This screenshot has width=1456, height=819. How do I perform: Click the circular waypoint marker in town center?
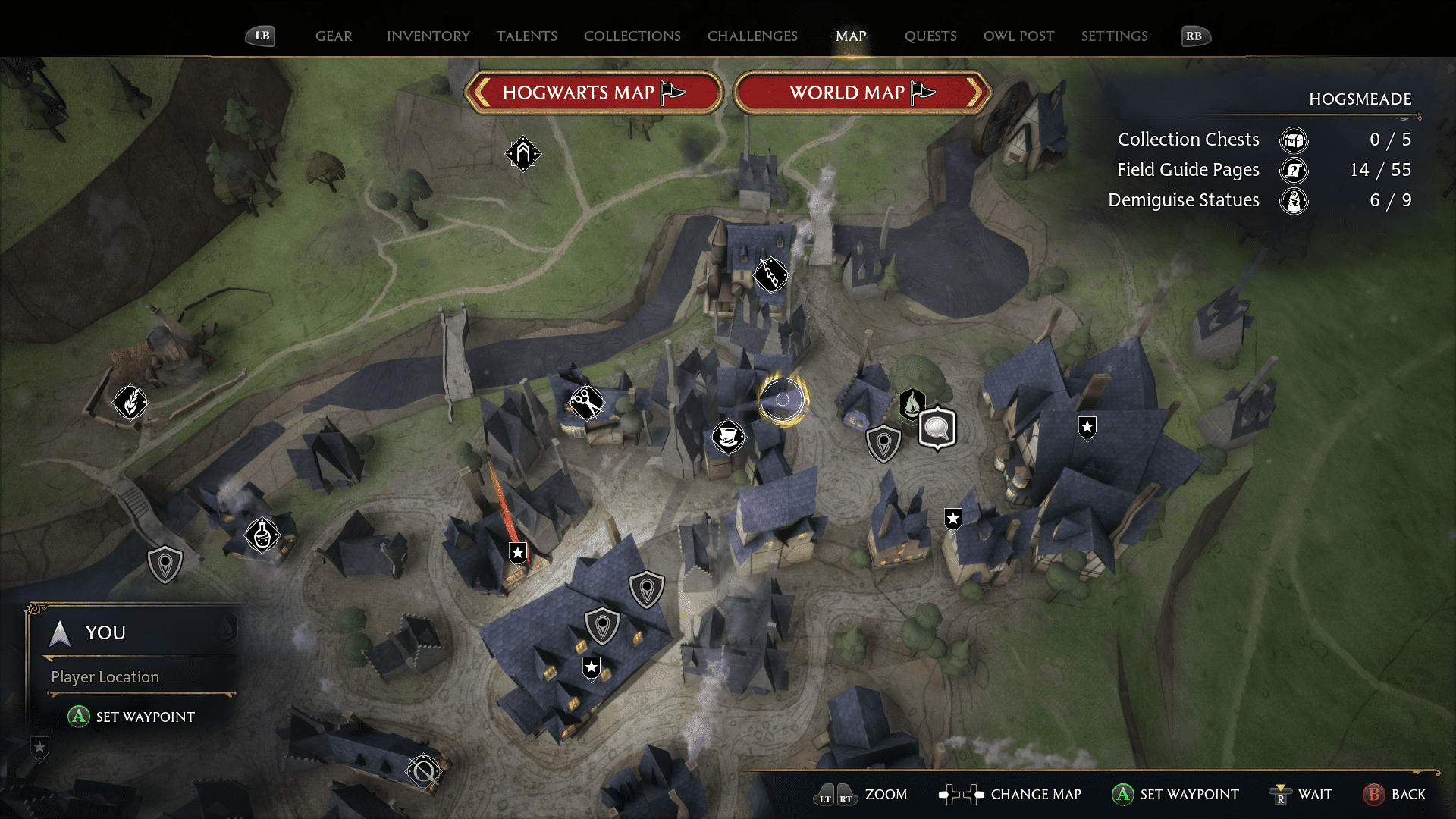pos(783,401)
